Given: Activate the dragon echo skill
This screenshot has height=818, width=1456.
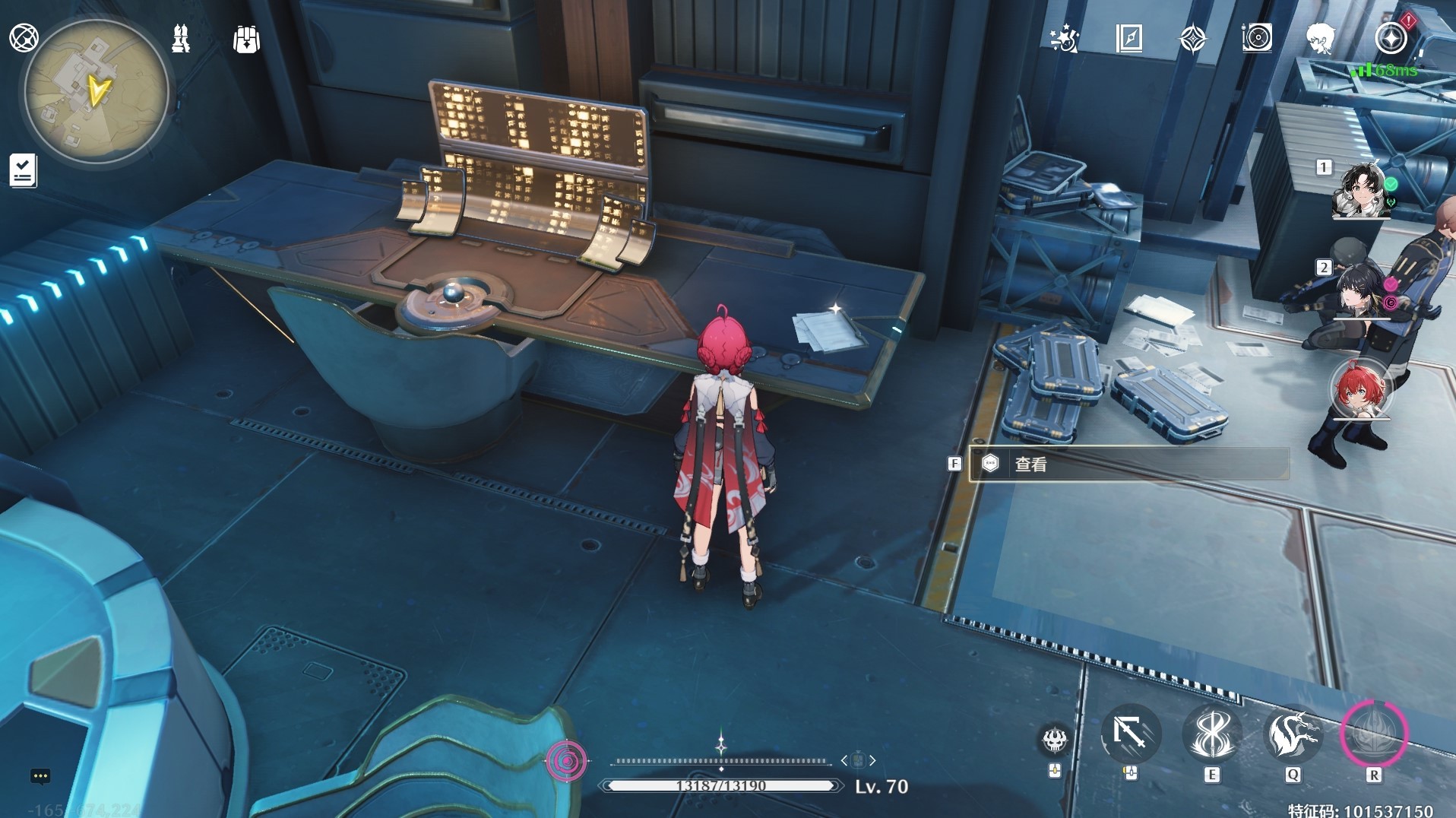Looking at the screenshot, I should (1292, 734).
